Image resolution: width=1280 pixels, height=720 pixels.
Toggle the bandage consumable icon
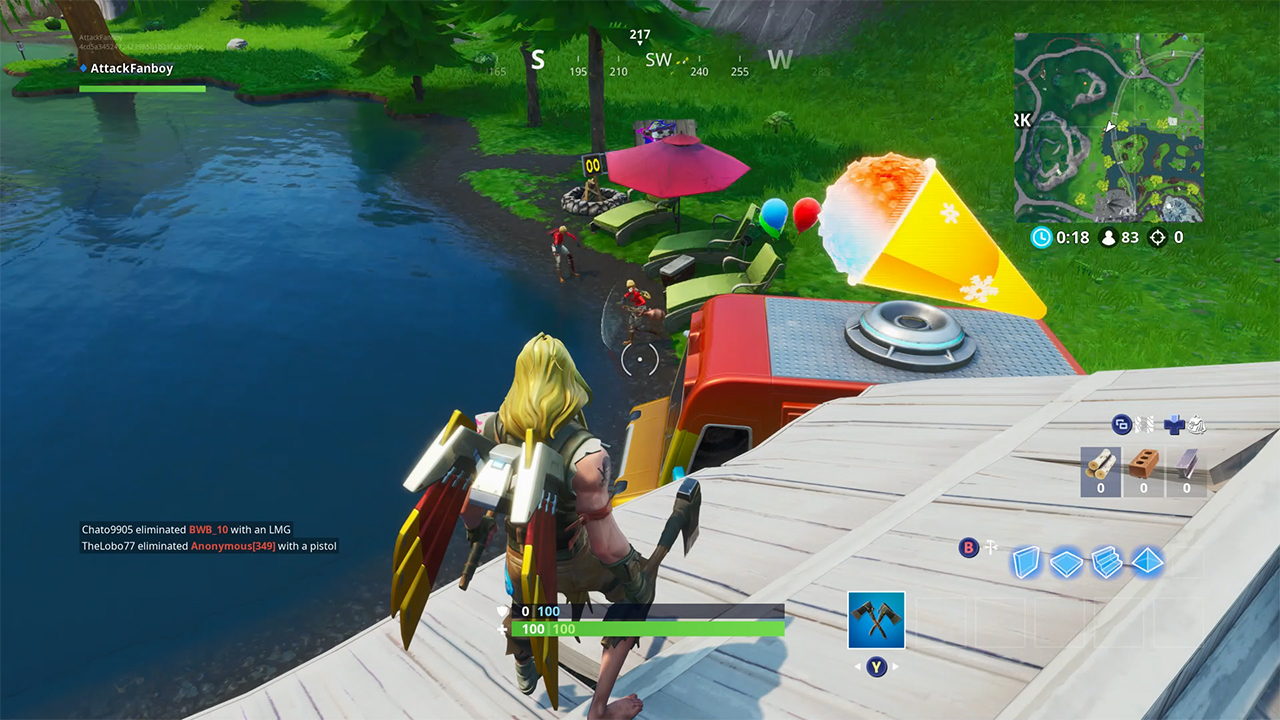coord(1174,426)
